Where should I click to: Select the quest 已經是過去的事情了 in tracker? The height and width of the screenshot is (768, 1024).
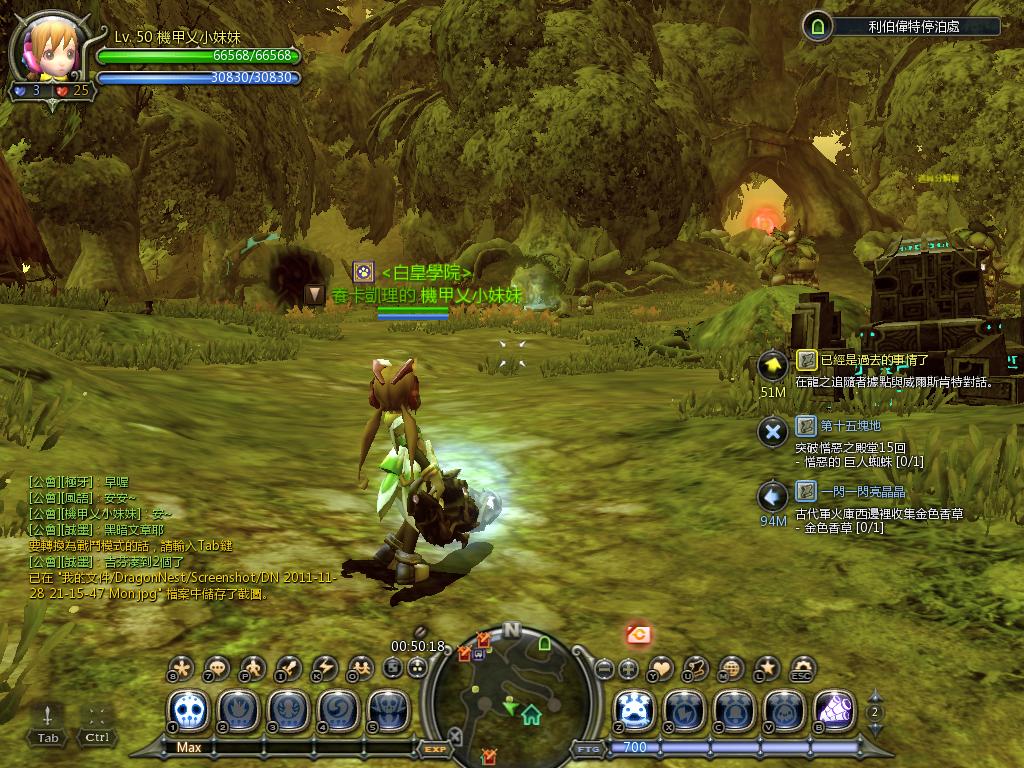coord(875,360)
